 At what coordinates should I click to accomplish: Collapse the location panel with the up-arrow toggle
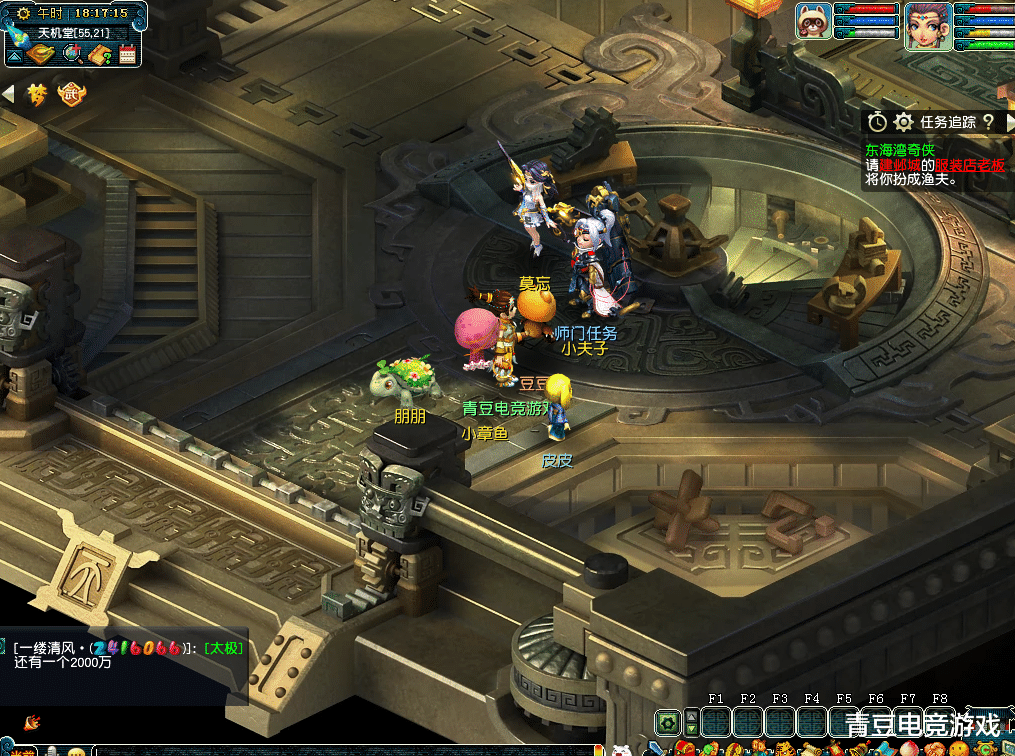pos(15,56)
